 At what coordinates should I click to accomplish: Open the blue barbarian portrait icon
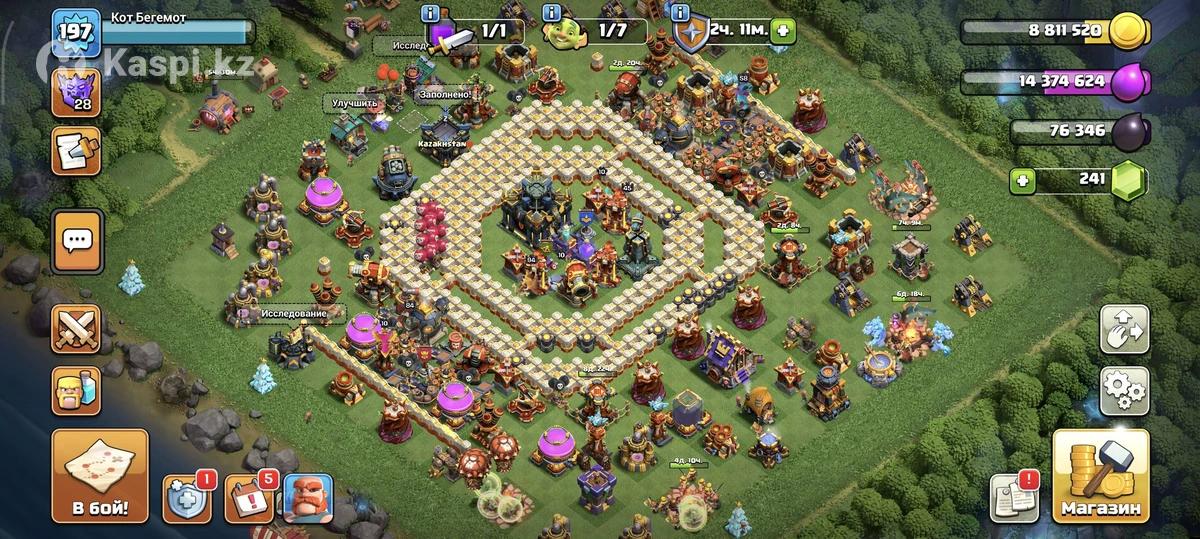tap(308, 497)
